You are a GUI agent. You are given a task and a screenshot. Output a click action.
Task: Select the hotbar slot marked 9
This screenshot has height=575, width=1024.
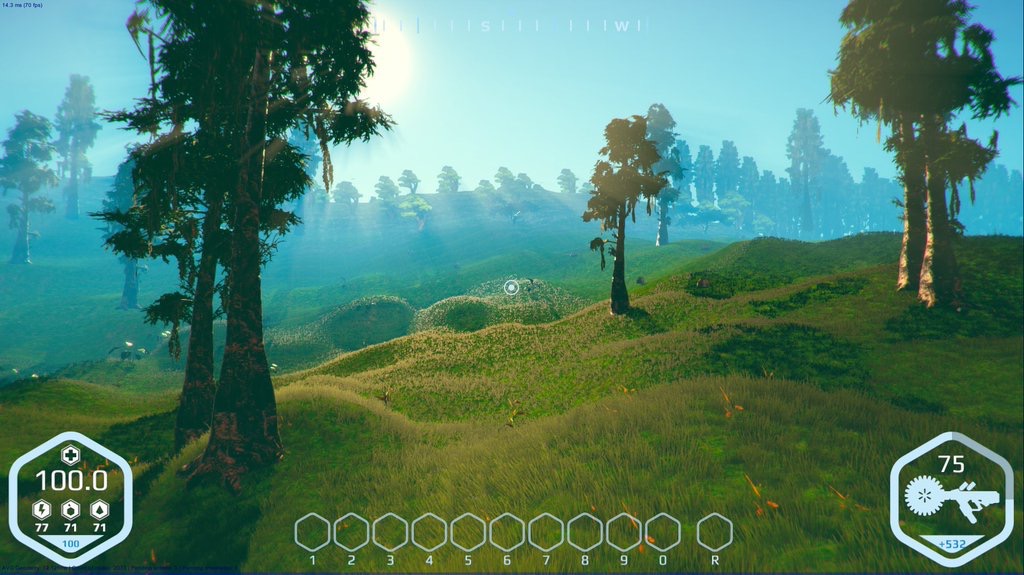click(624, 532)
